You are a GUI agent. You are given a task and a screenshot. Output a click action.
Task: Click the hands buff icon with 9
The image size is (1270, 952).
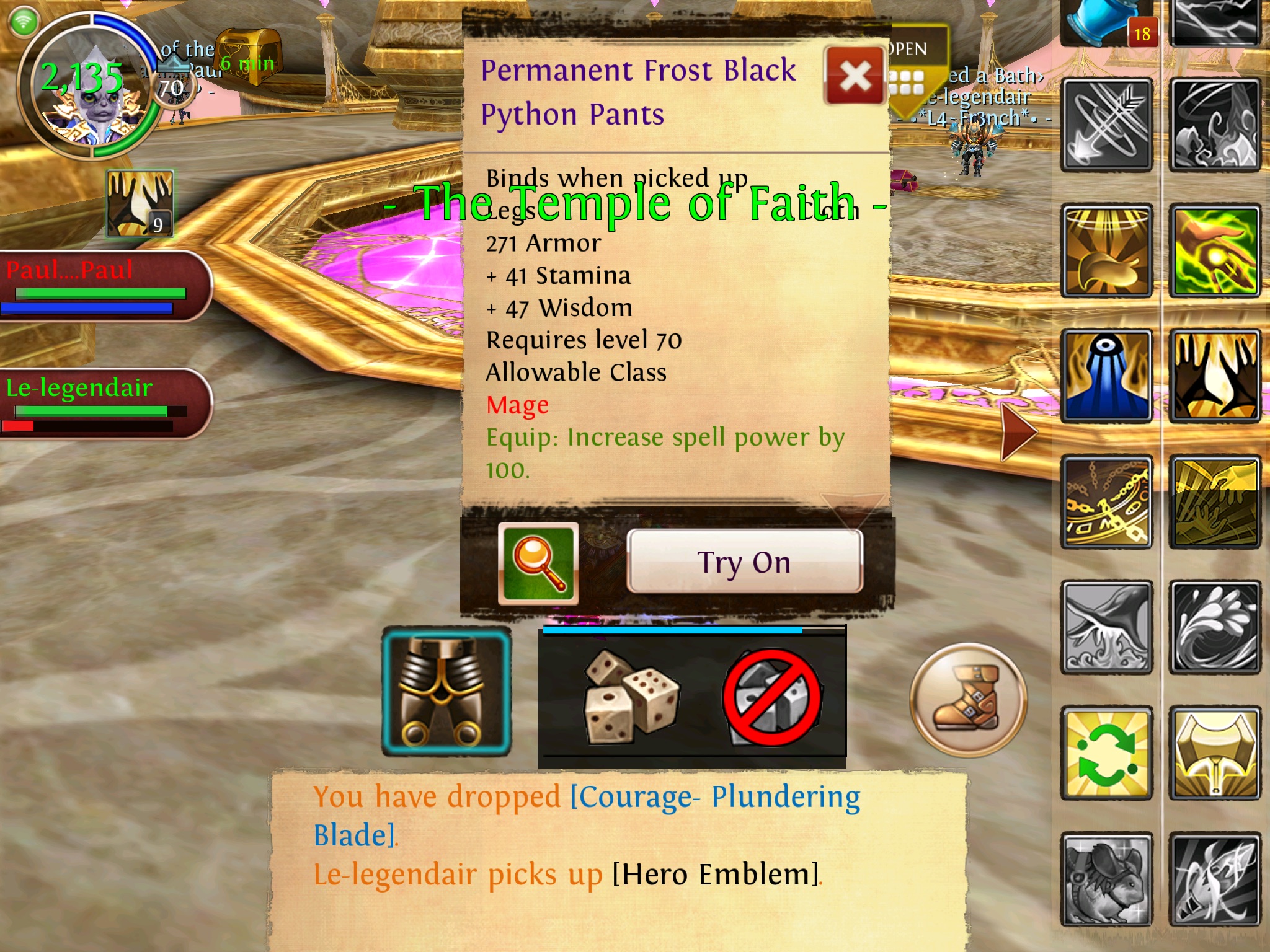(140, 204)
